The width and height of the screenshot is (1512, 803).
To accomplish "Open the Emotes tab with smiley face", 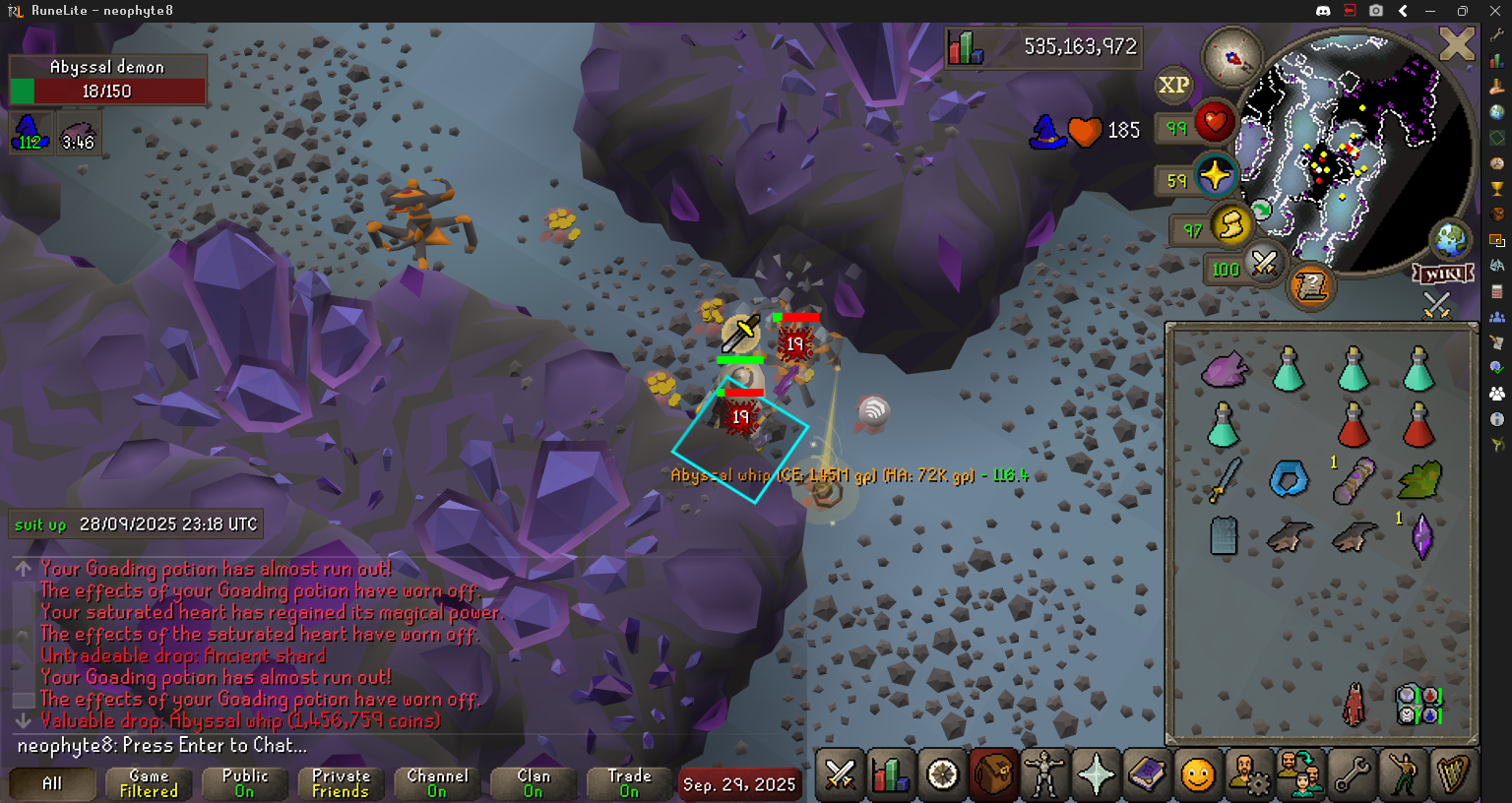I will (1198, 774).
